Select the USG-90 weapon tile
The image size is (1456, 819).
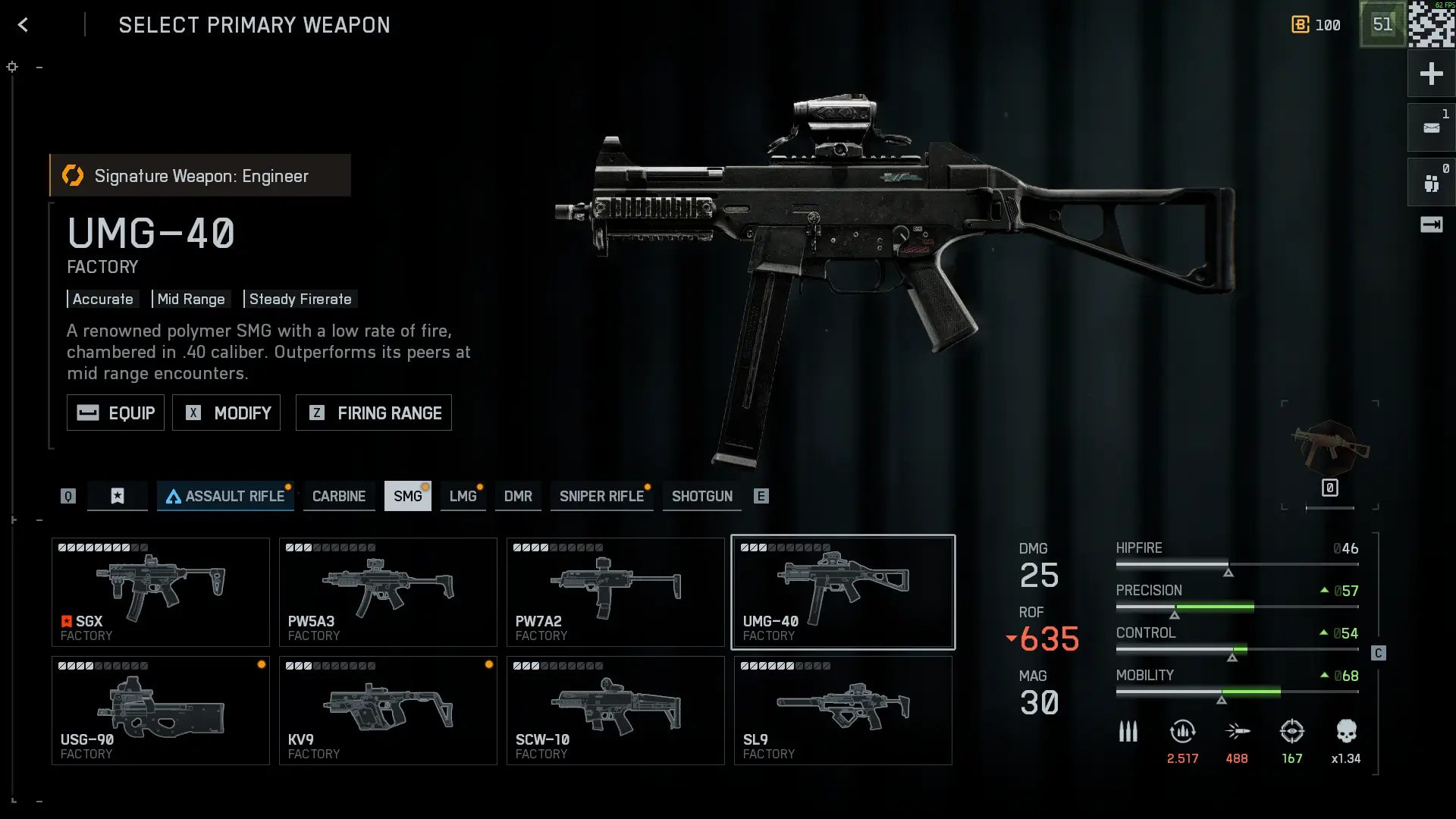tap(160, 711)
